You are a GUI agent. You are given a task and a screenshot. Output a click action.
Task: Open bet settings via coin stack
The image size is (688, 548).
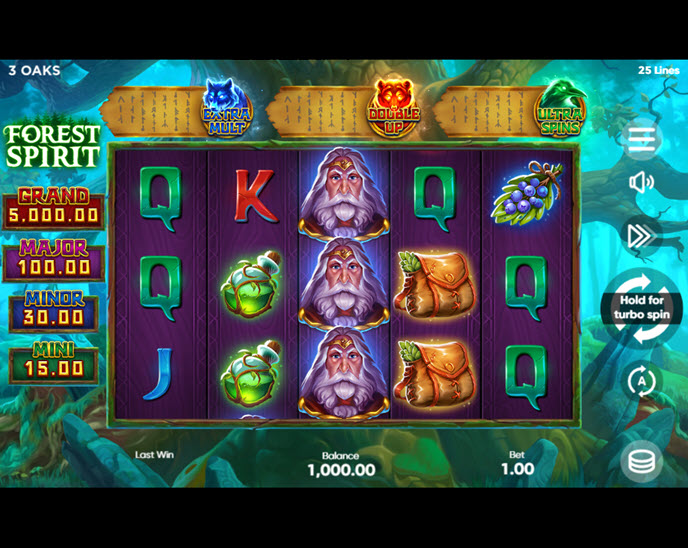click(x=641, y=461)
